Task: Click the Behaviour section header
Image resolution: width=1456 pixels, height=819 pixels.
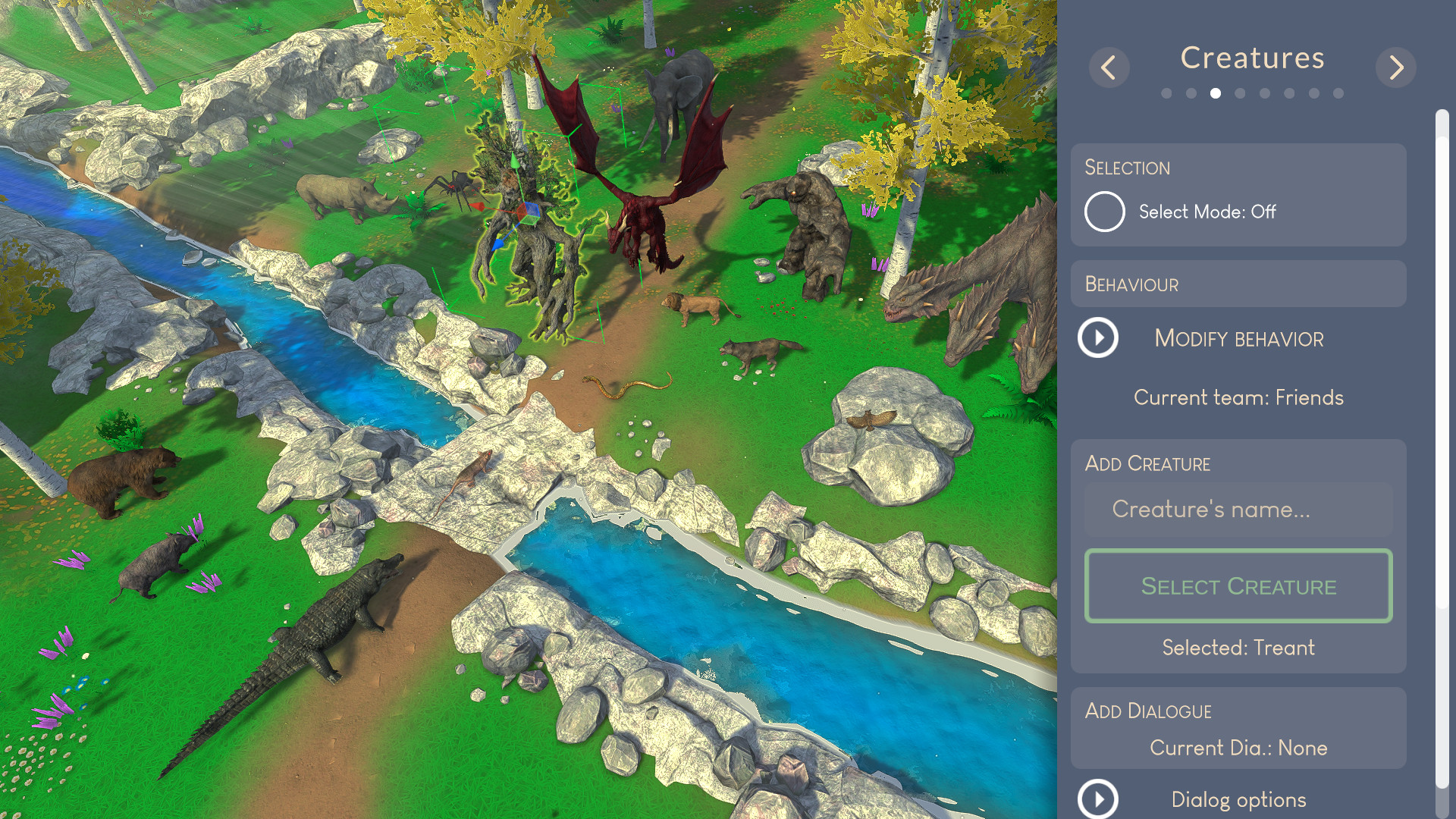Action: point(1131,284)
